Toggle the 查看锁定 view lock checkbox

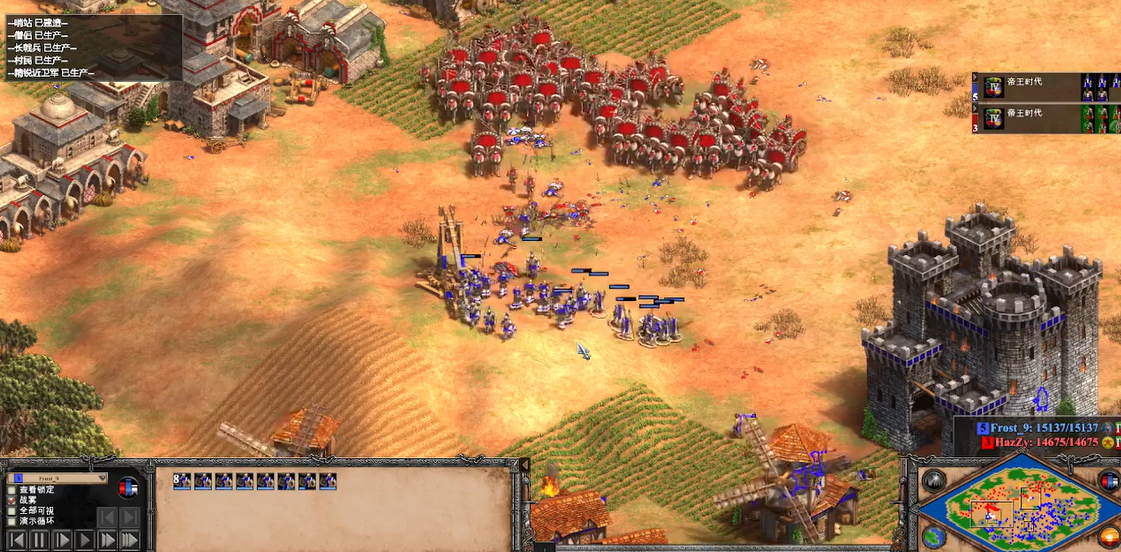coord(12,490)
